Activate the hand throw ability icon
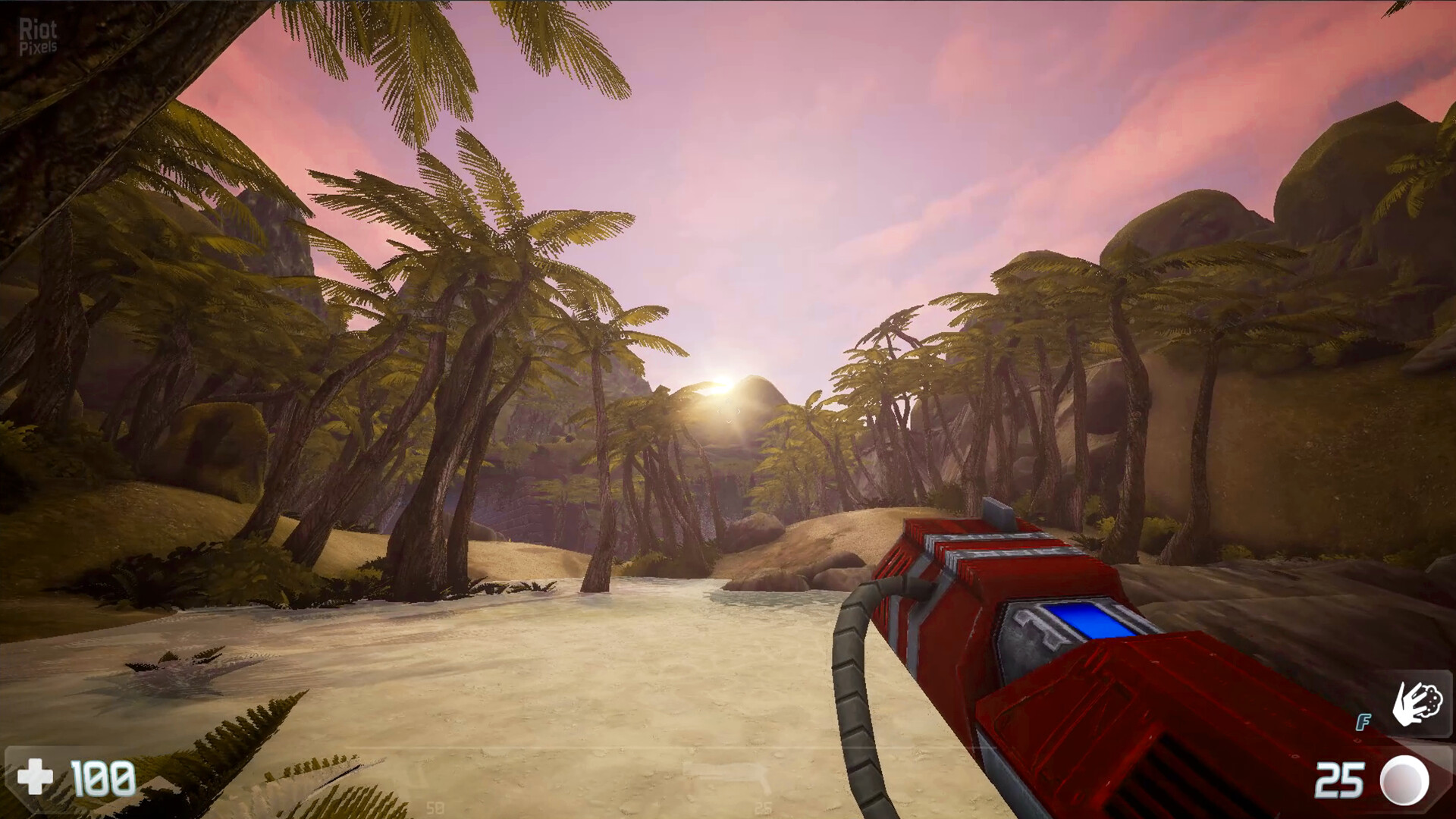 (x=1416, y=704)
